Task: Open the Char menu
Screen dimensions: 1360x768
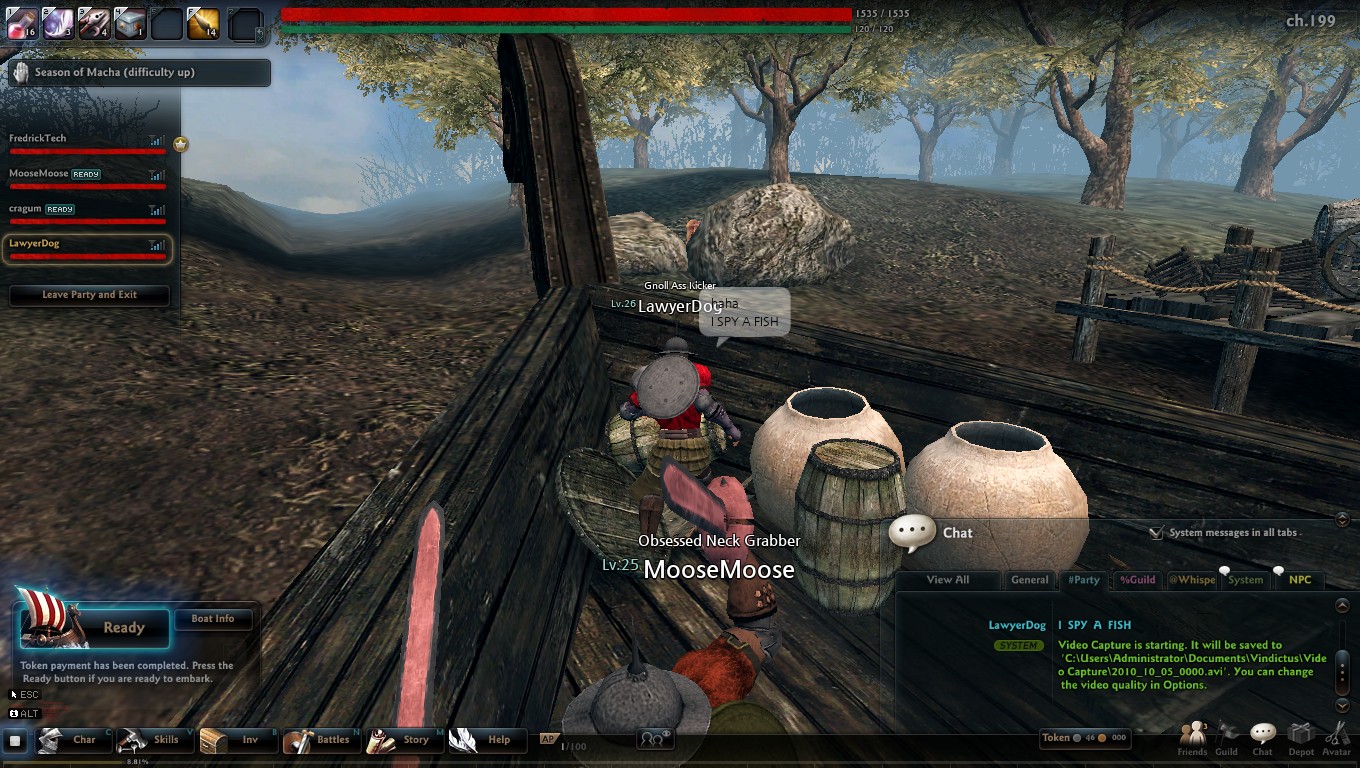Action: pyautogui.click(x=70, y=740)
